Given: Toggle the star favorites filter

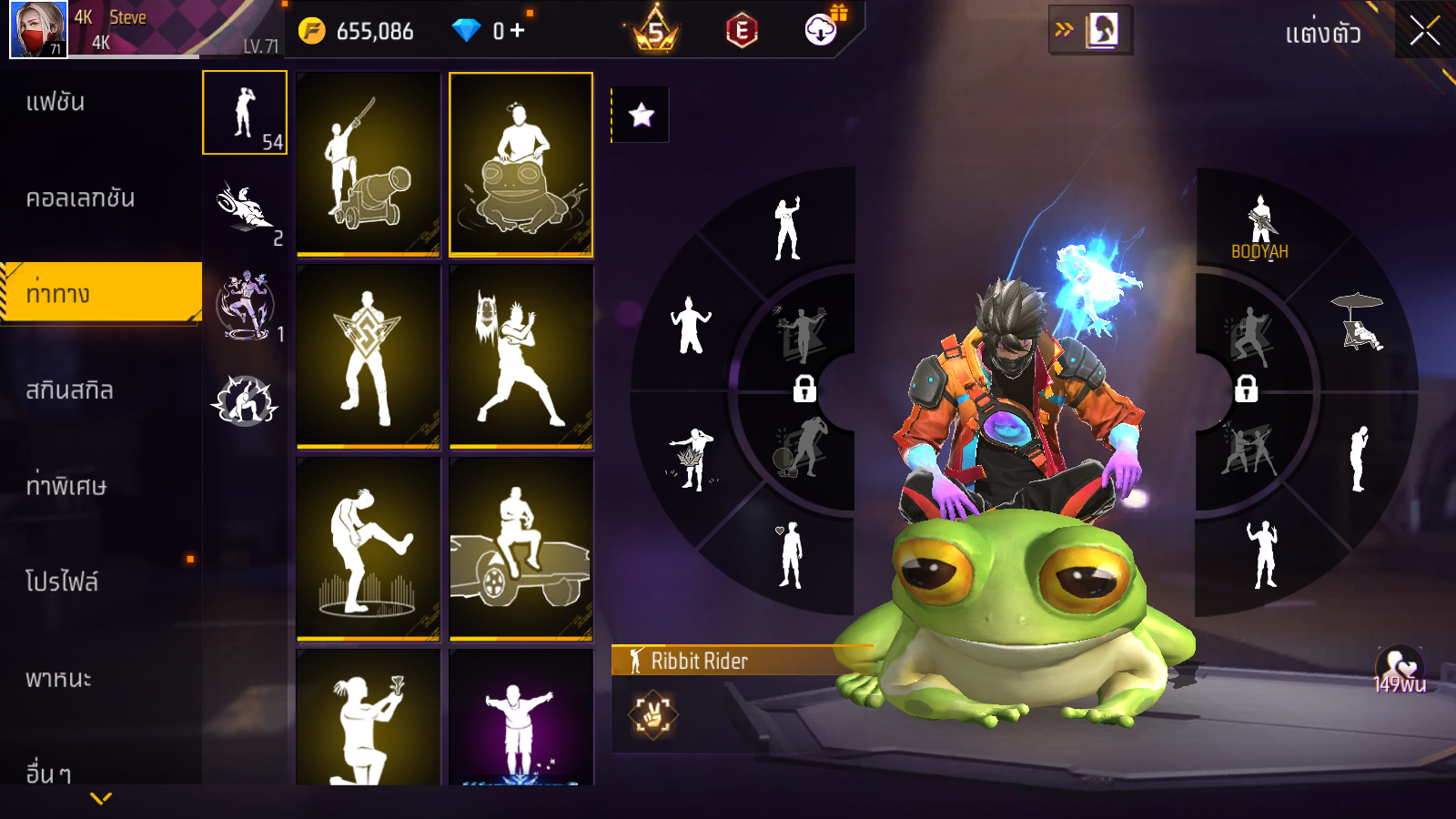Looking at the screenshot, I should (642, 115).
